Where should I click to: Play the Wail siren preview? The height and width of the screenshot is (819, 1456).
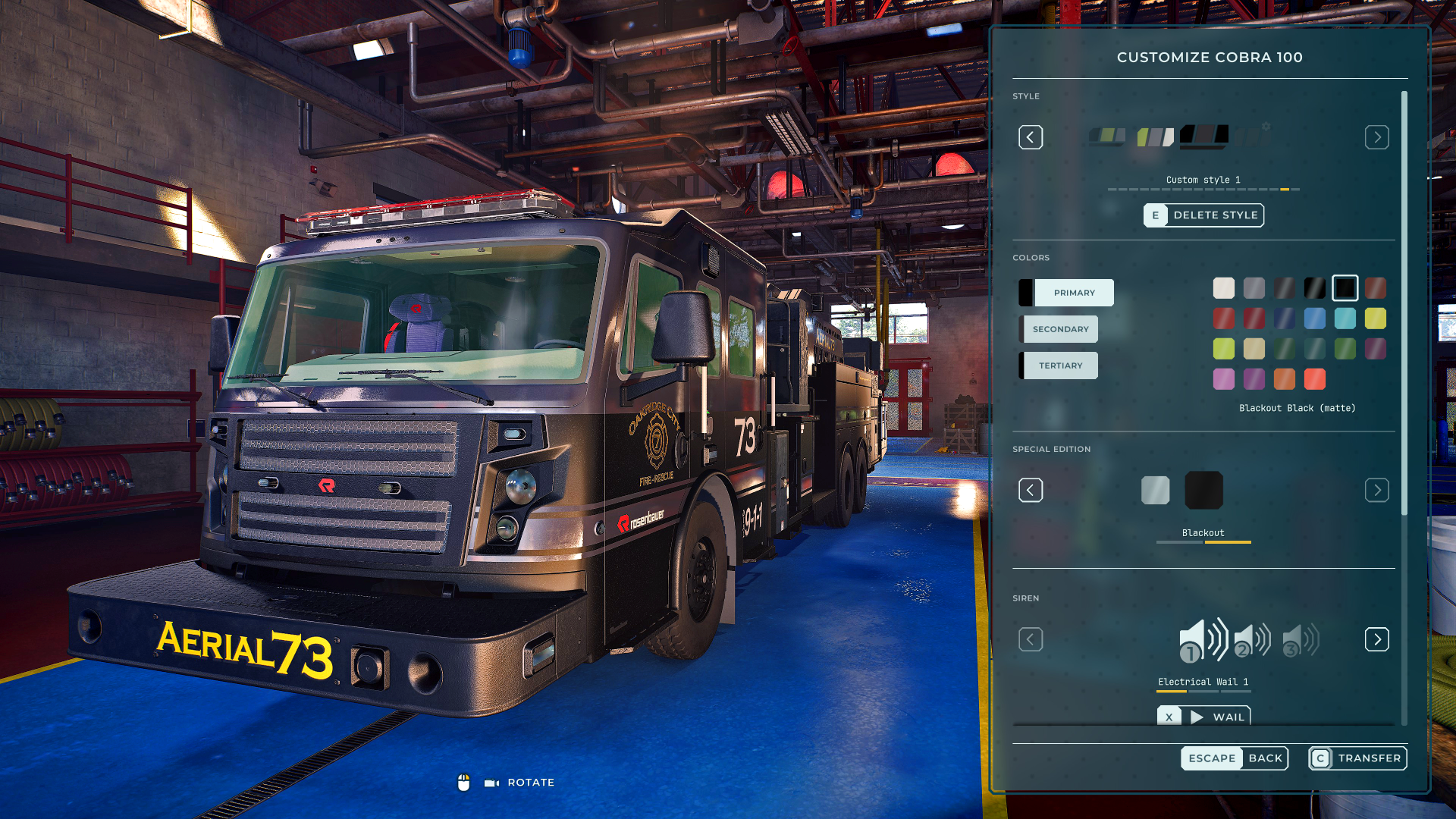(1203, 717)
